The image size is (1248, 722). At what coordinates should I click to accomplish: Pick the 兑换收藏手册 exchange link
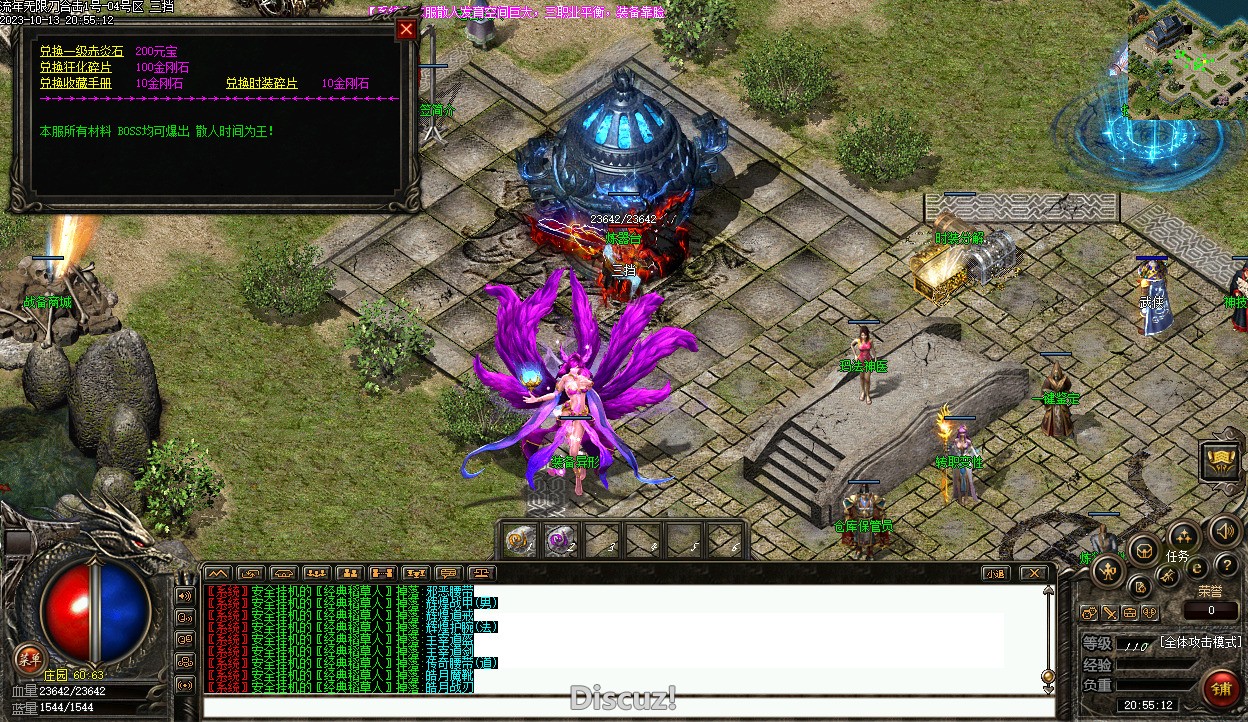click(76, 83)
